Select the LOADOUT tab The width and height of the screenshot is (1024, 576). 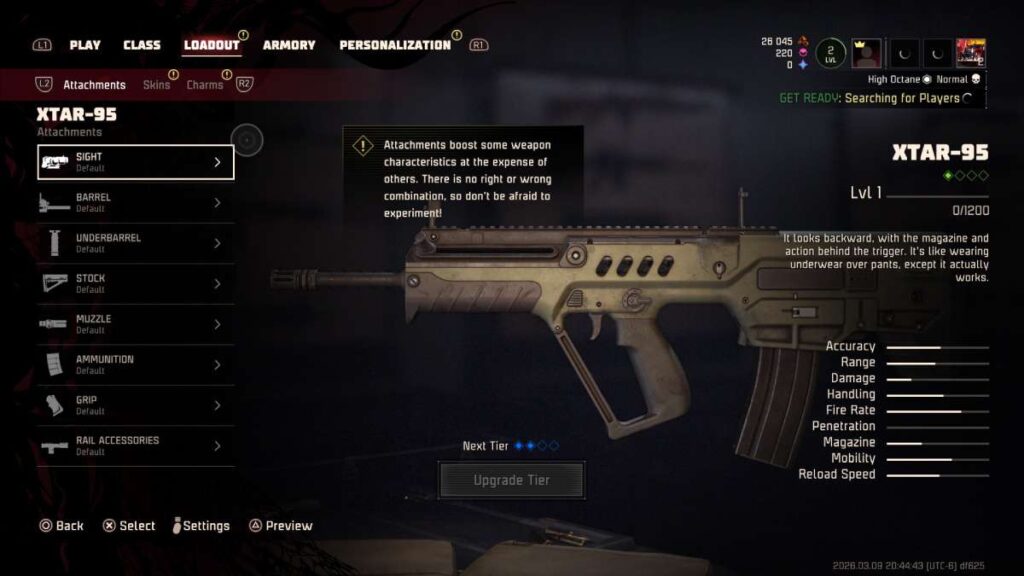pyautogui.click(x=211, y=45)
